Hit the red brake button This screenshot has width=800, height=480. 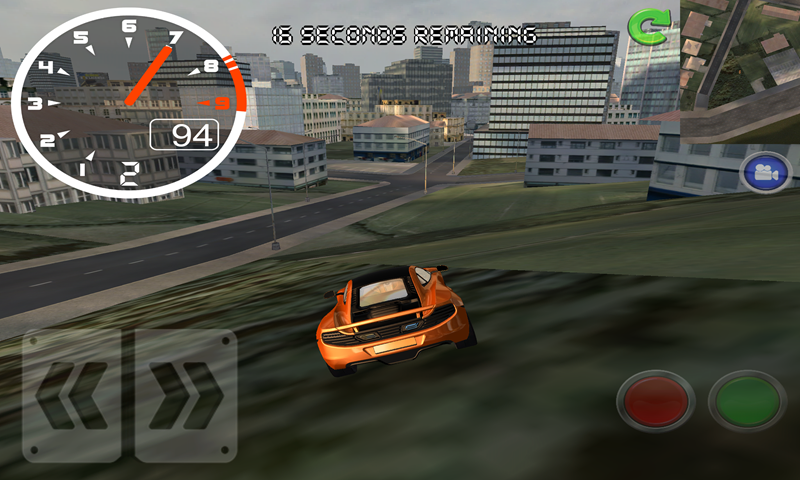(x=655, y=401)
